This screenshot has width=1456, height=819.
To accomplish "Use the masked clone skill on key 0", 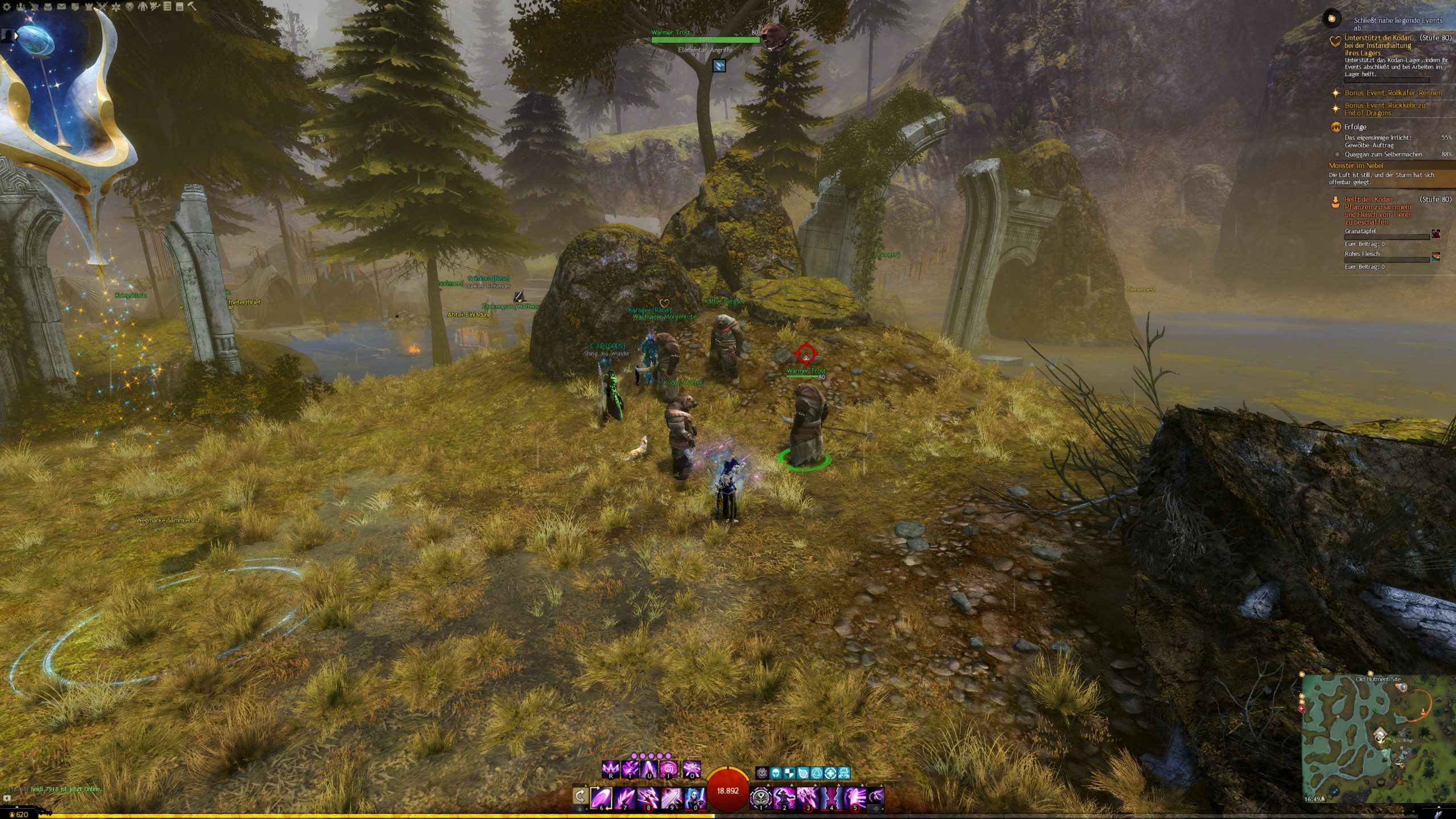I will (x=695, y=797).
